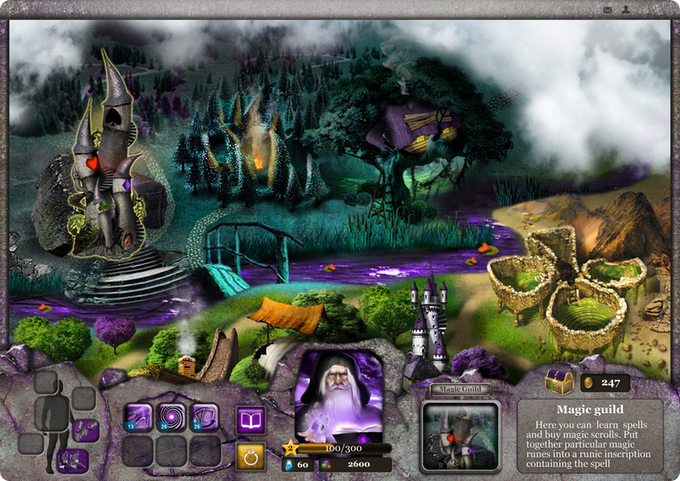This screenshot has width=680, height=481.
Task: Open the mail envelope icon
Action: (607, 8)
